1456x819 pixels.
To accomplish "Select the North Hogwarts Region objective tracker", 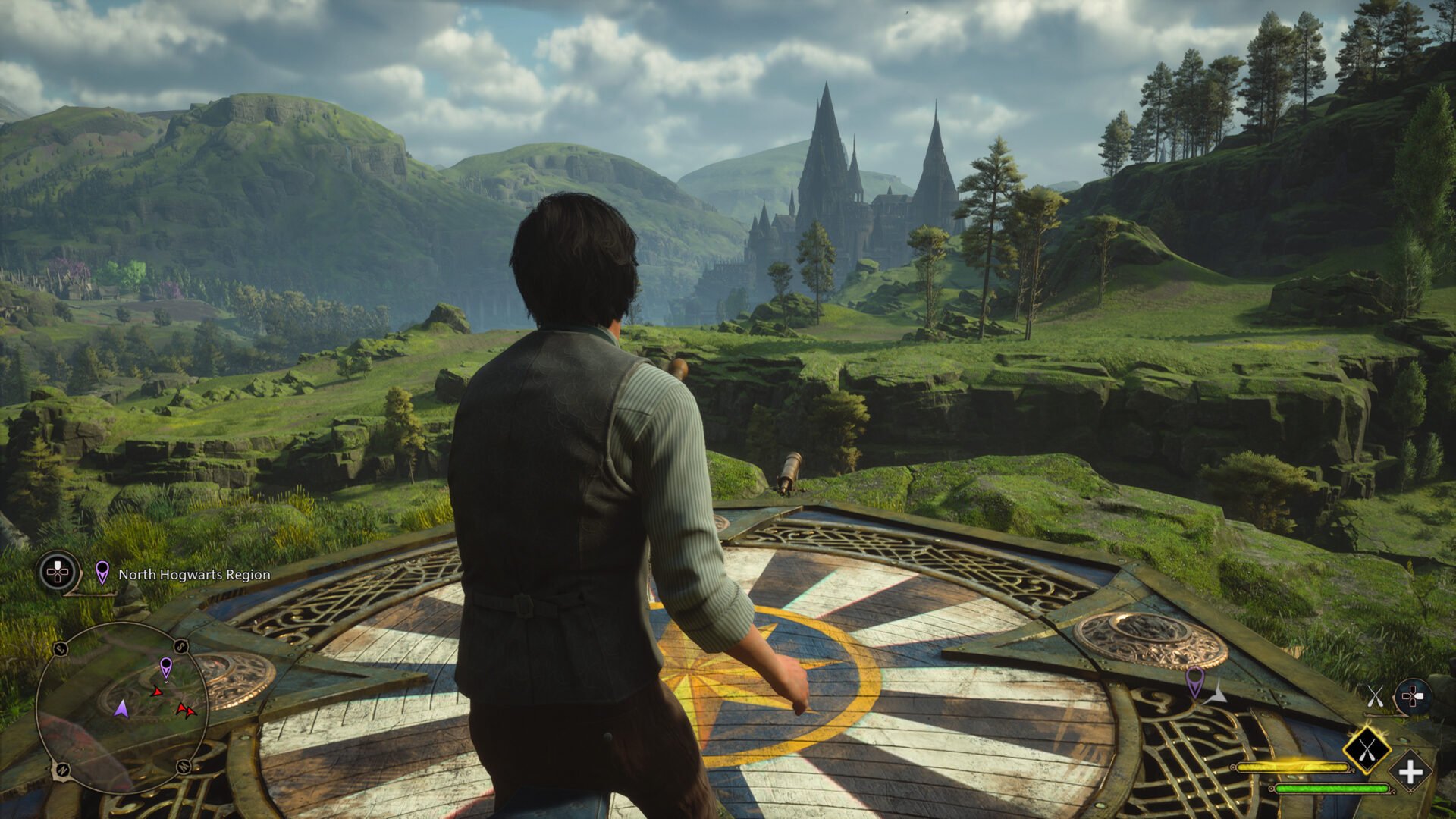I will [x=193, y=575].
